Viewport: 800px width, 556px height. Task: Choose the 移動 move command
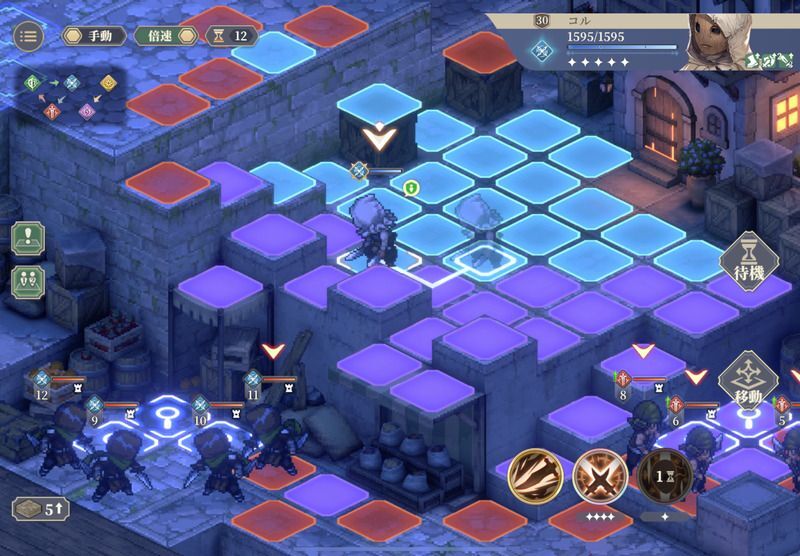click(x=748, y=380)
